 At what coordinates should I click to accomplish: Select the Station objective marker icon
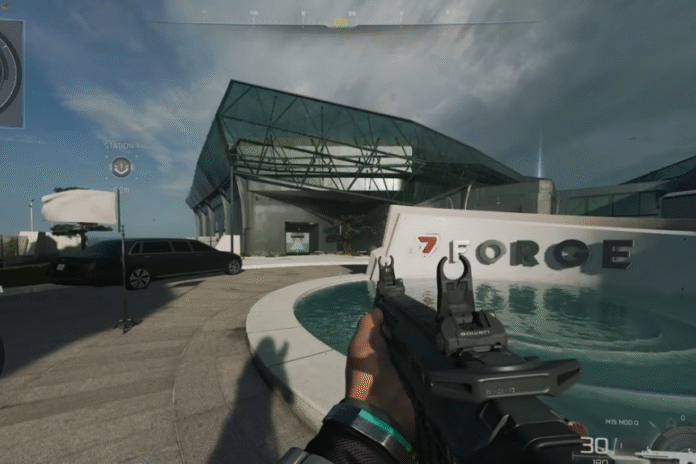[121, 167]
